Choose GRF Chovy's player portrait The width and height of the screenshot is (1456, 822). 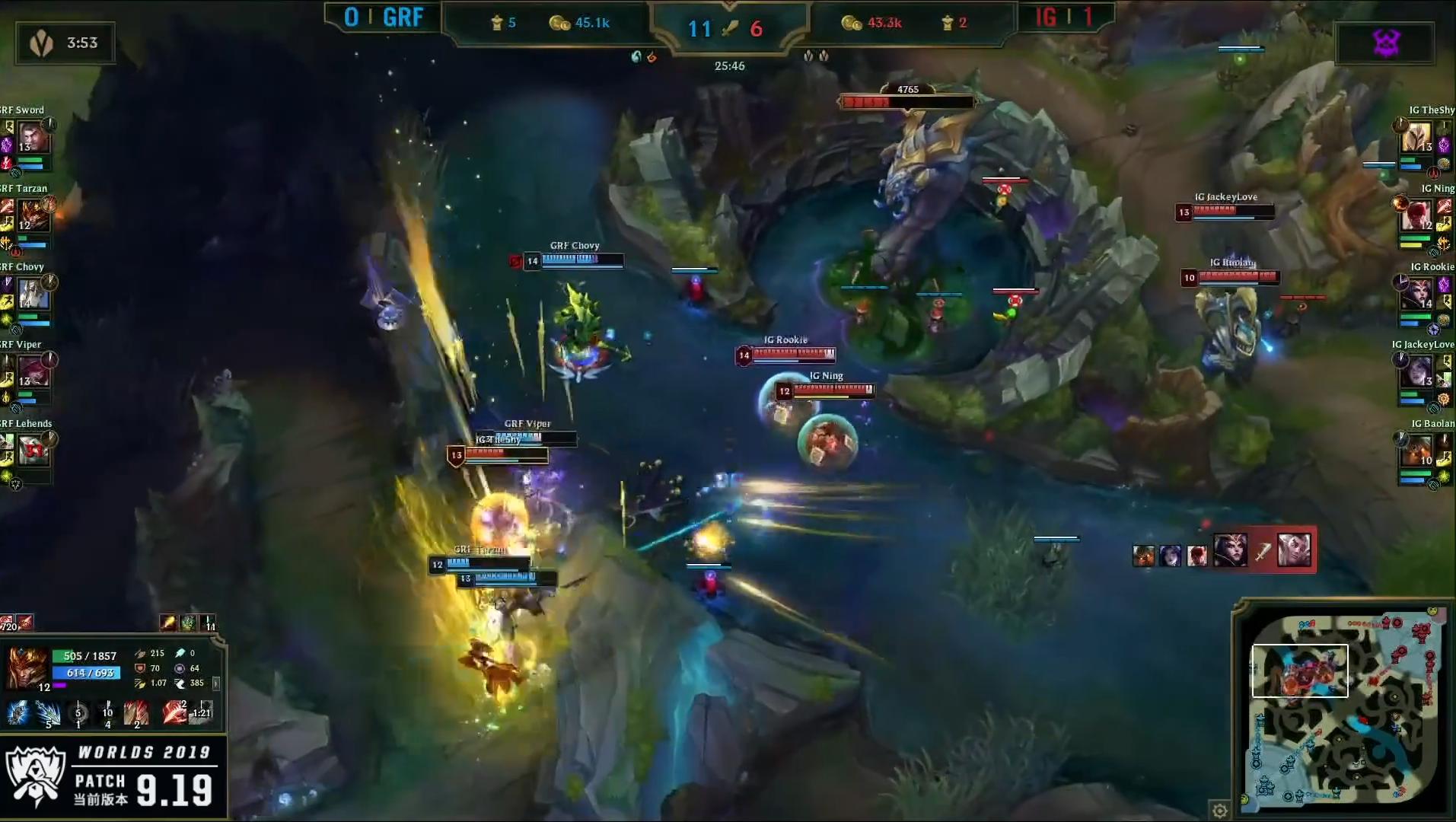pyautogui.click(x=32, y=295)
